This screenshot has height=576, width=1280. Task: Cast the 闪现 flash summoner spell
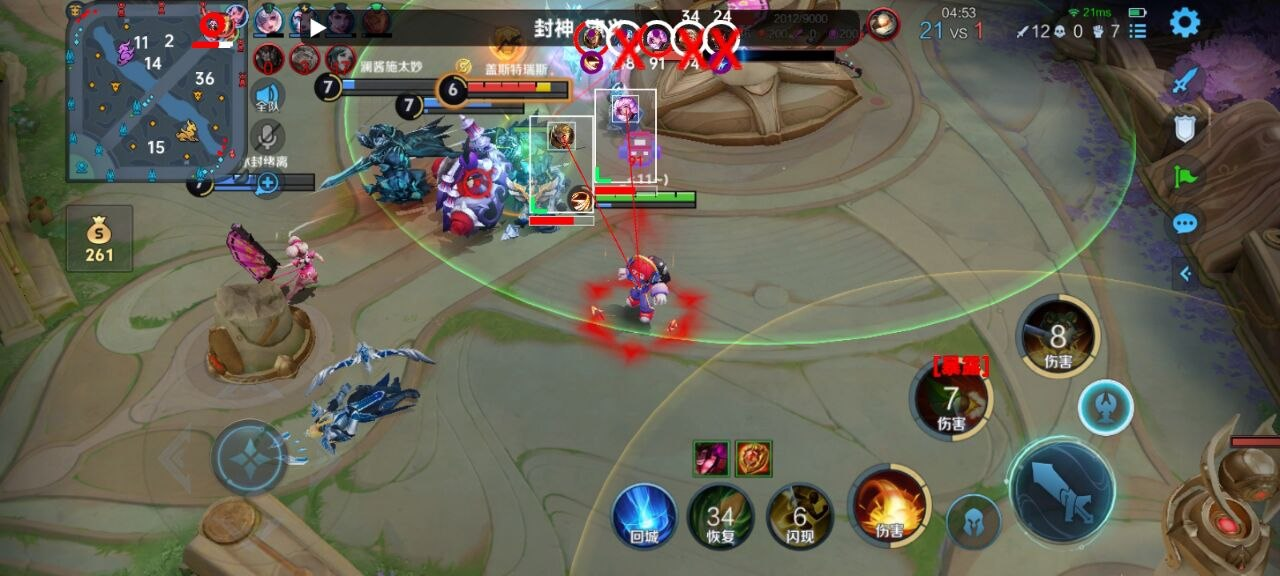(x=799, y=517)
